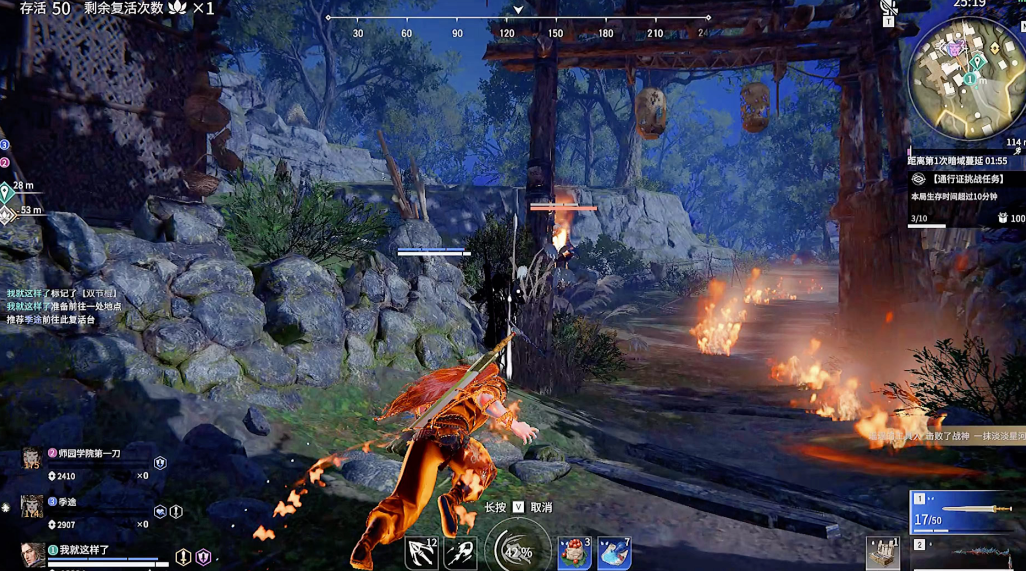Use the blue armor repair powder
This screenshot has width=1026, height=571.
(x=614, y=553)
